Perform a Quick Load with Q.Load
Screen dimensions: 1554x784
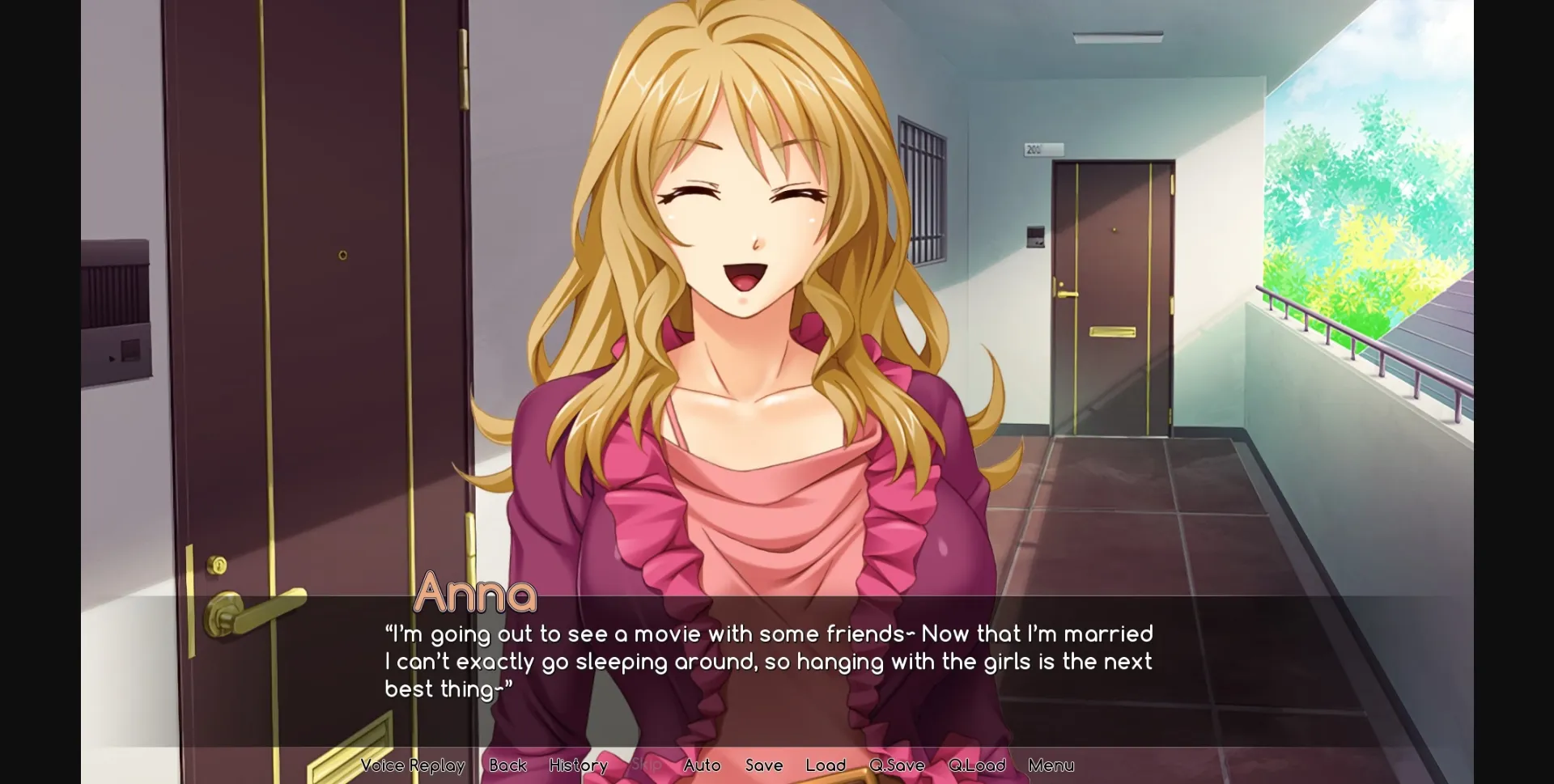pyautogui.click(x=976, y=765)
